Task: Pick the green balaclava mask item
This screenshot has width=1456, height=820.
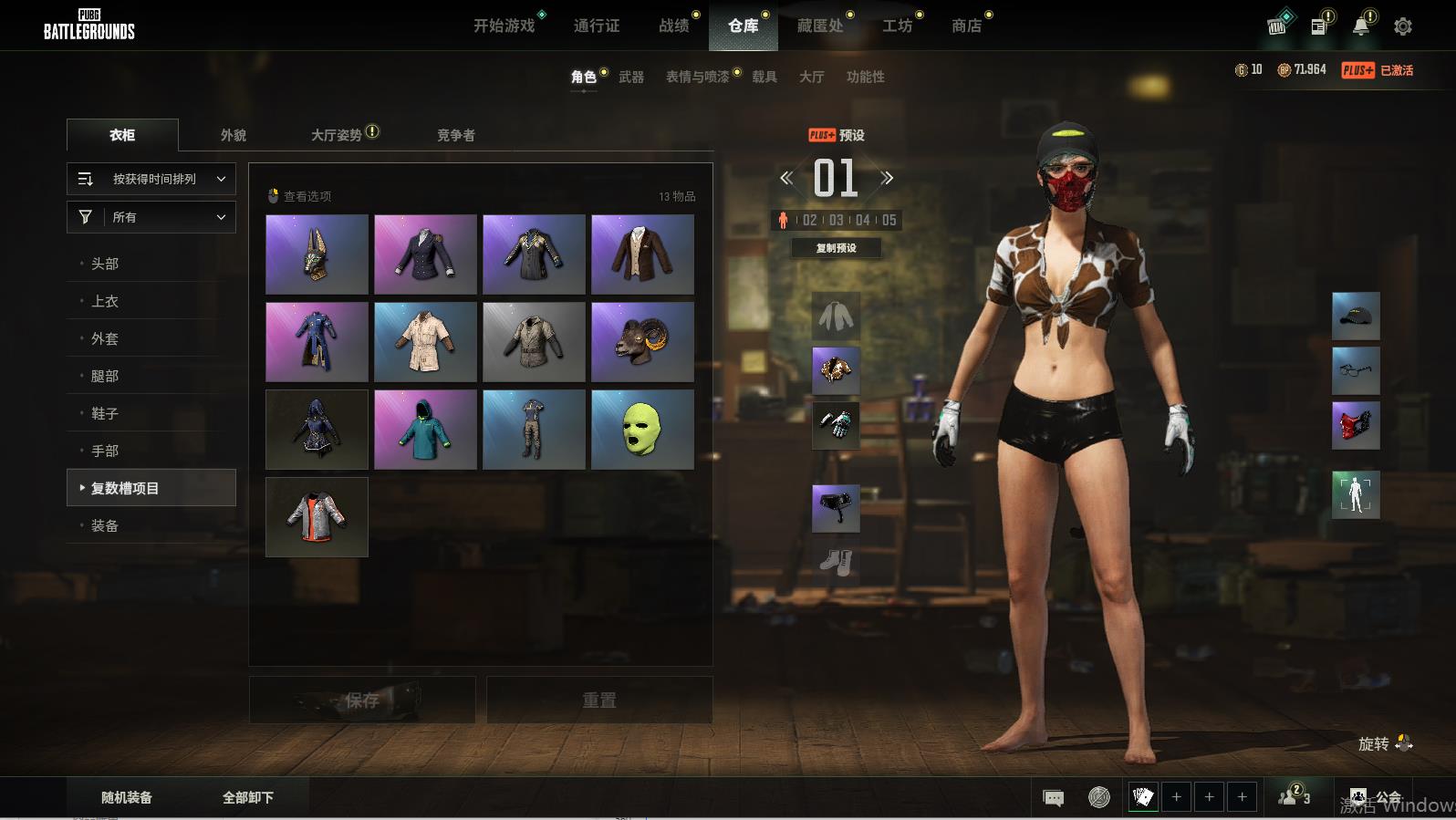Action: pos(642,429)
